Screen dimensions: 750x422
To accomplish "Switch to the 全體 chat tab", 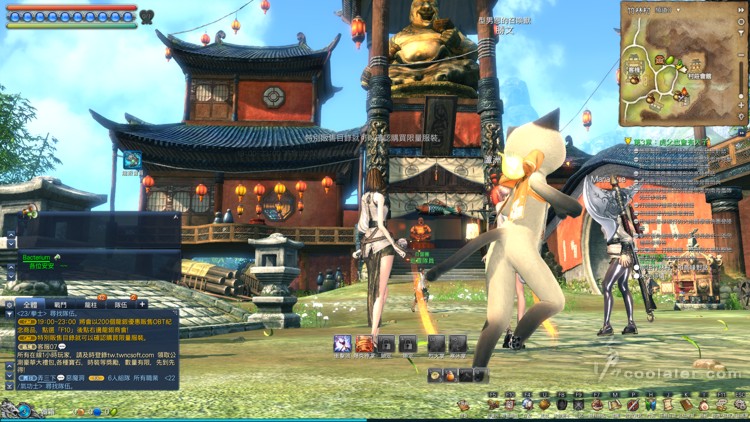I will pos(27,303).
